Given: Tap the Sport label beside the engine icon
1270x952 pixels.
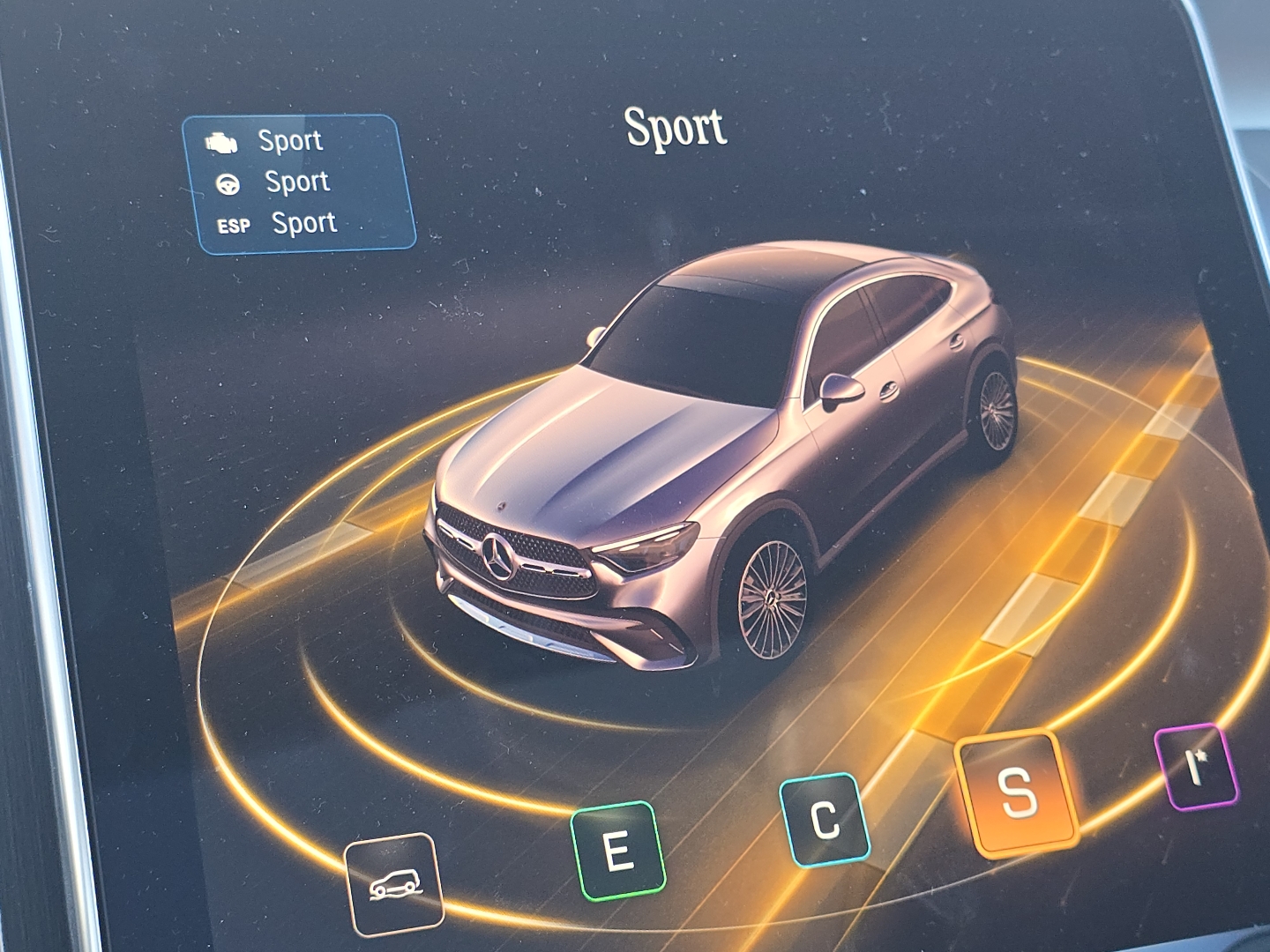Looking at the screenshot, I should coord(290,139).
